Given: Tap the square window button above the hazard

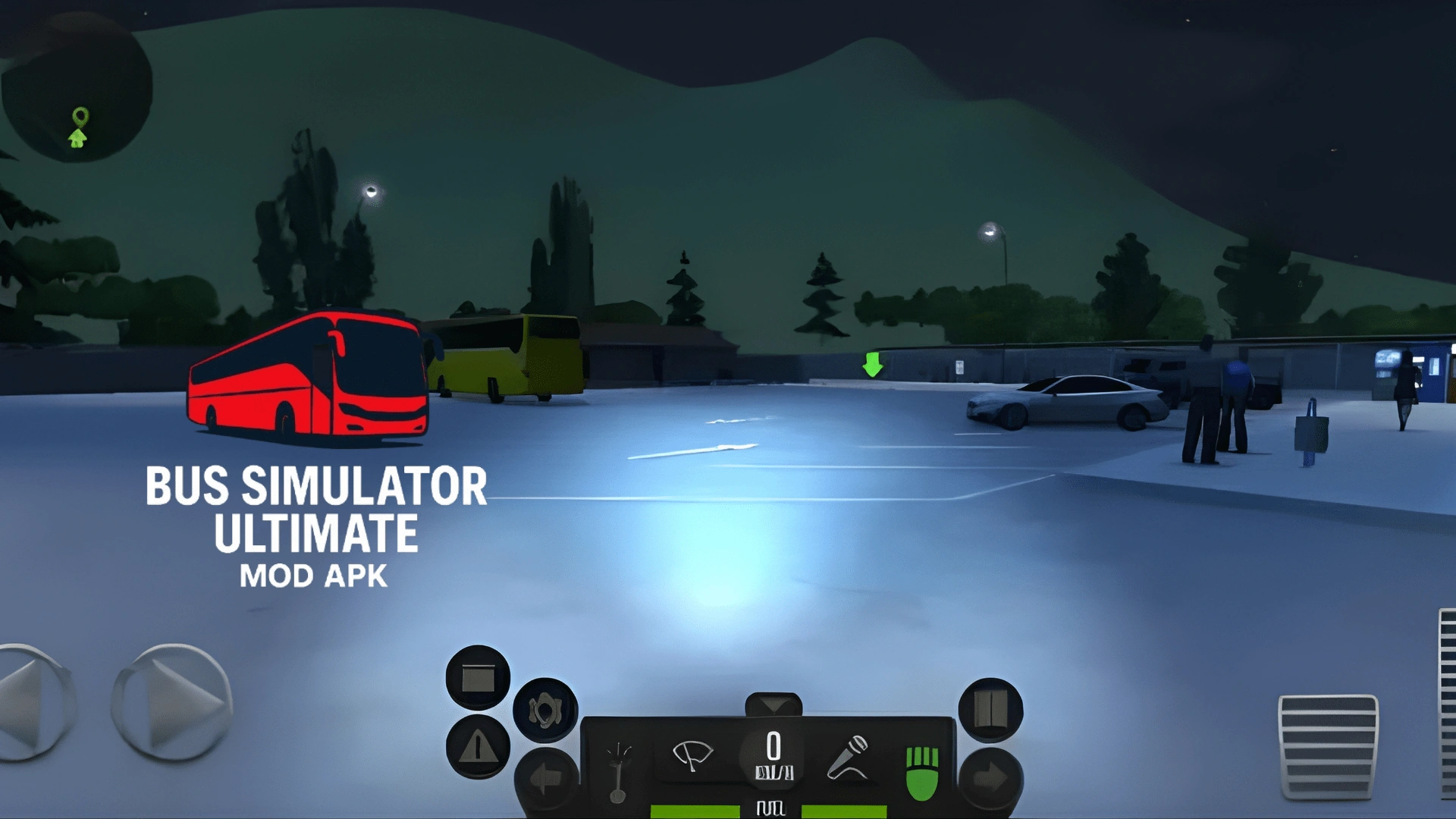Looking at the screenshot, I should click(x=478, y=678).
